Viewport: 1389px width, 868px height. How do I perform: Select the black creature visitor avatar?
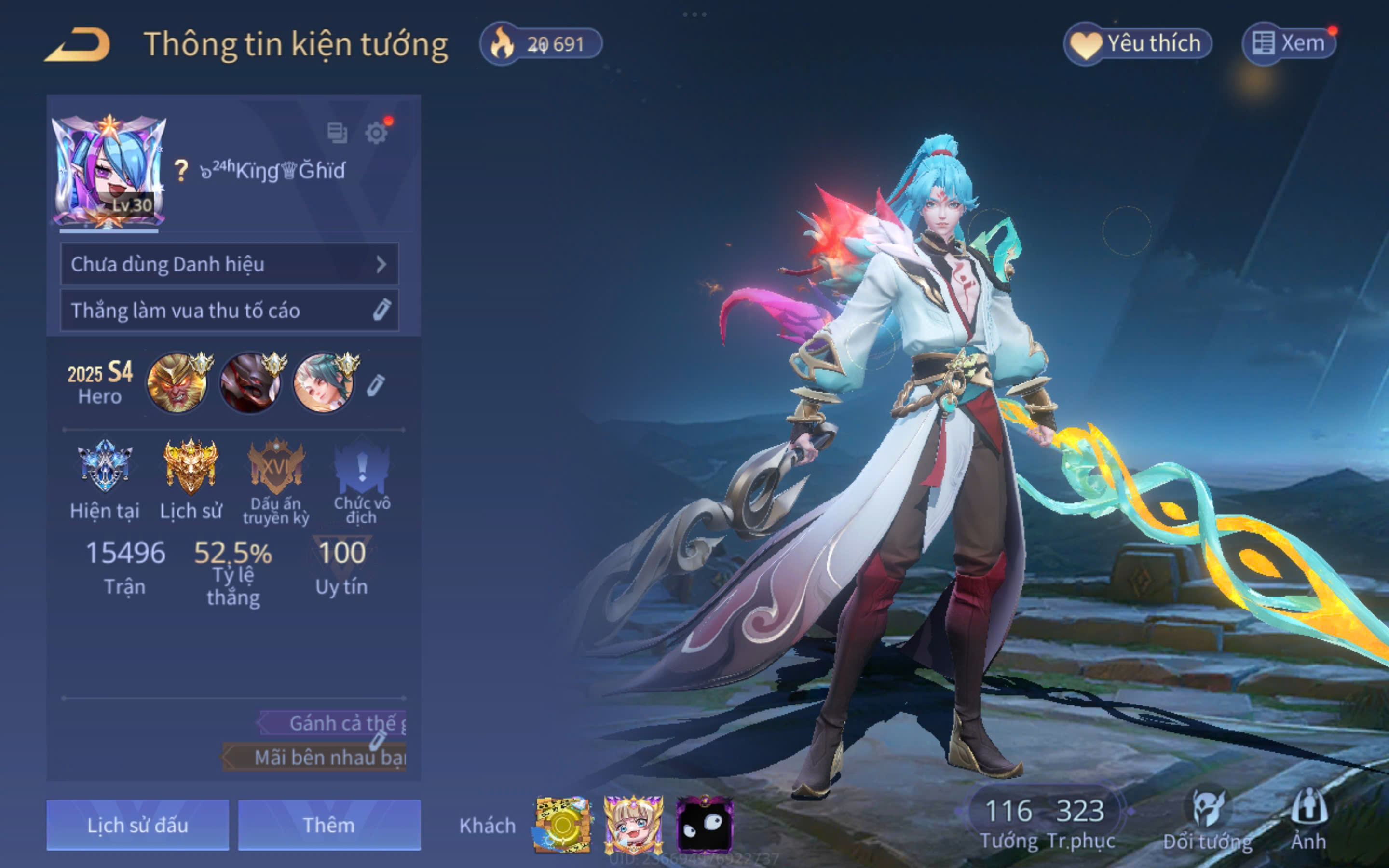click(x=704, y=825)
